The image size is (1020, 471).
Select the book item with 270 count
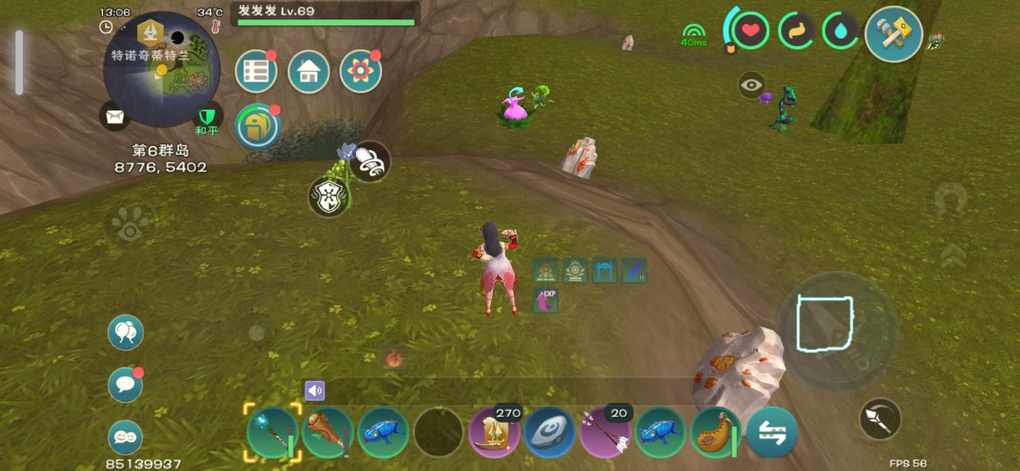[494, 432]
